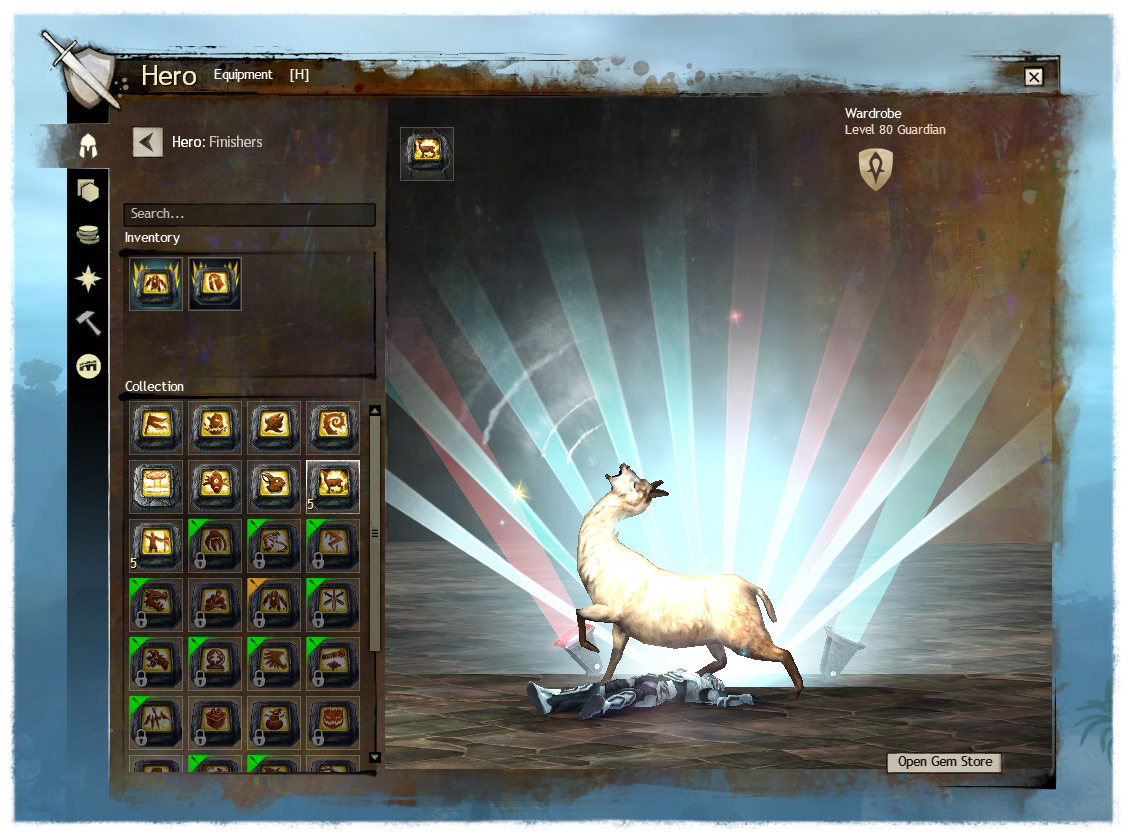Image resolution: width=1130 pixels, height=836 pixels.
Task: Pick the locked gift box finisher
Action: point(216,722)
